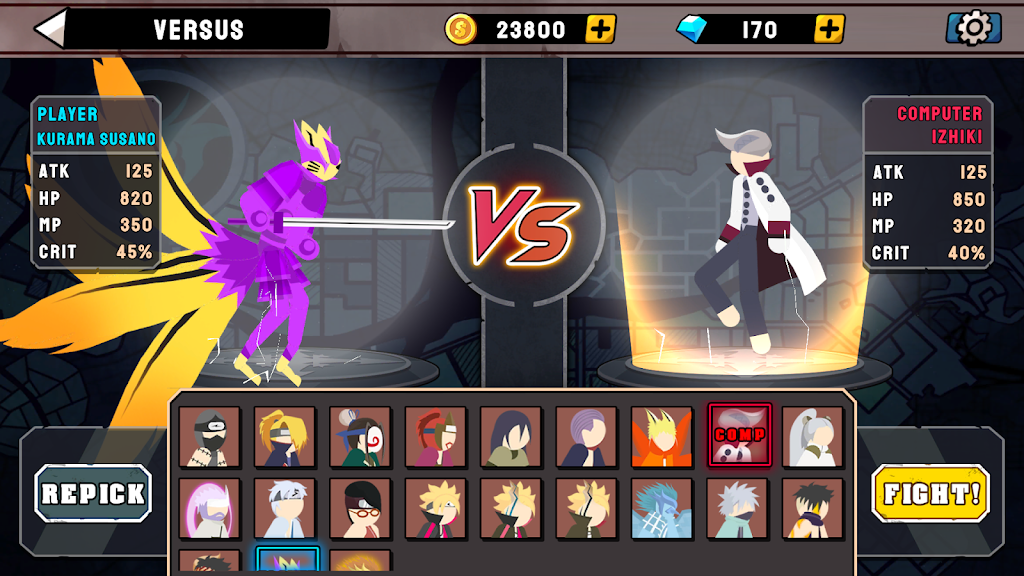Add more gold coins with the plus button
This screenshot has height=576, width=1024.
point(599,29)
